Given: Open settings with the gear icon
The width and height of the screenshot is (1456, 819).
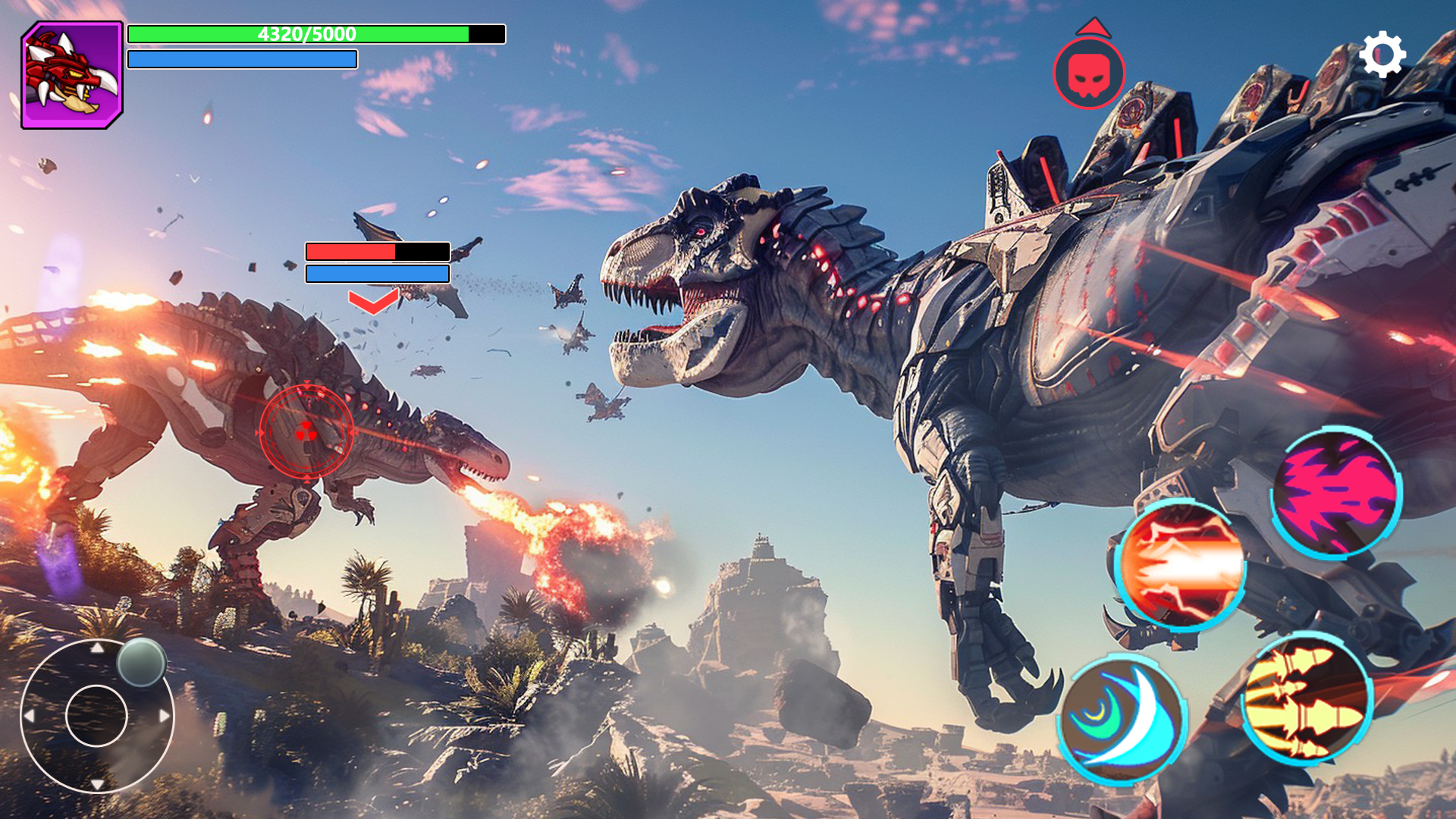Looking at the screenshot, I should pos(1382,55).
